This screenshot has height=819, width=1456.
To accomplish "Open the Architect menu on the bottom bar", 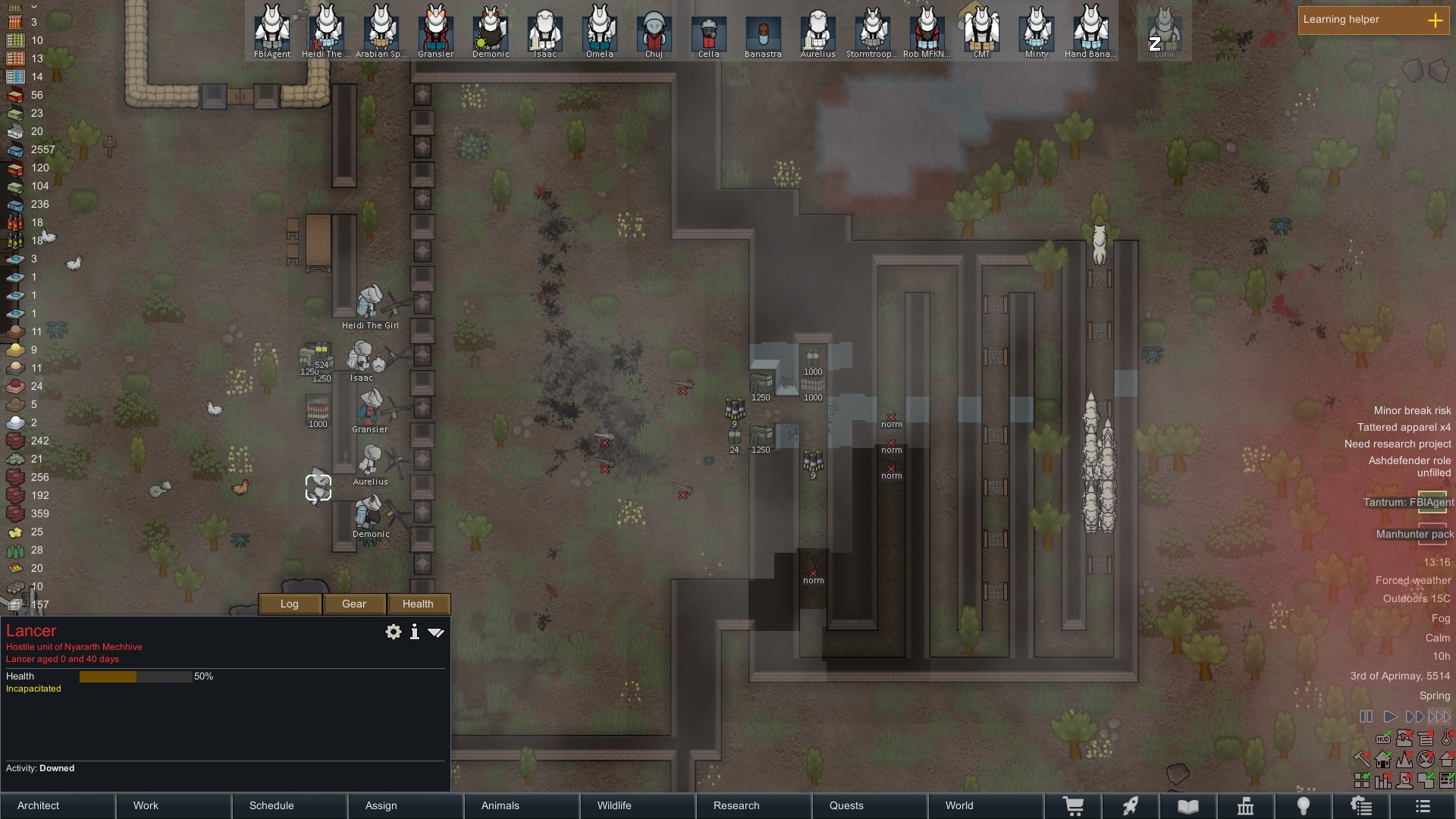I will click(37, 805).
